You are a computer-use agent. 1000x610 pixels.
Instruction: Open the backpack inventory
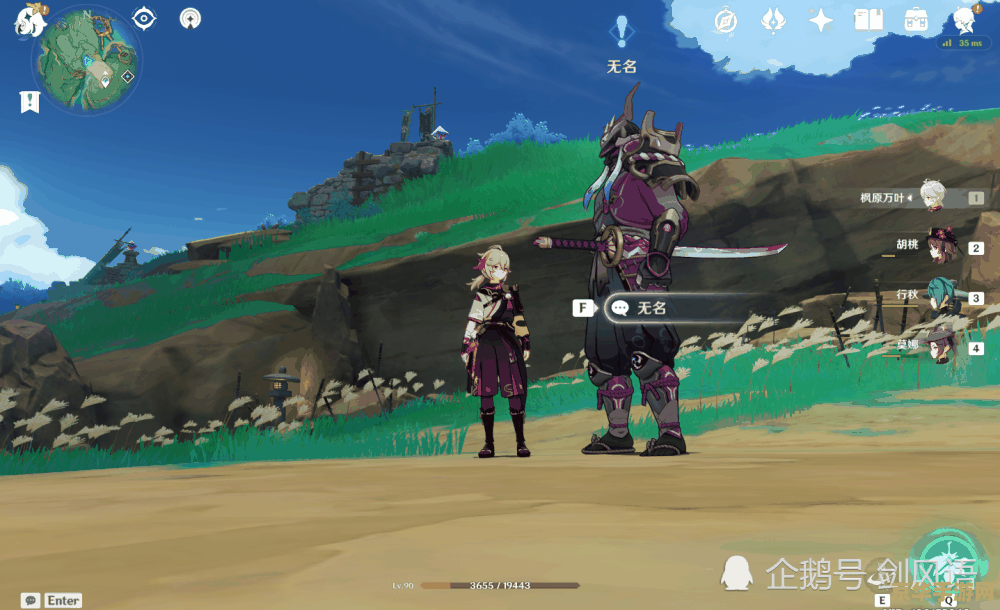[916, 20]
